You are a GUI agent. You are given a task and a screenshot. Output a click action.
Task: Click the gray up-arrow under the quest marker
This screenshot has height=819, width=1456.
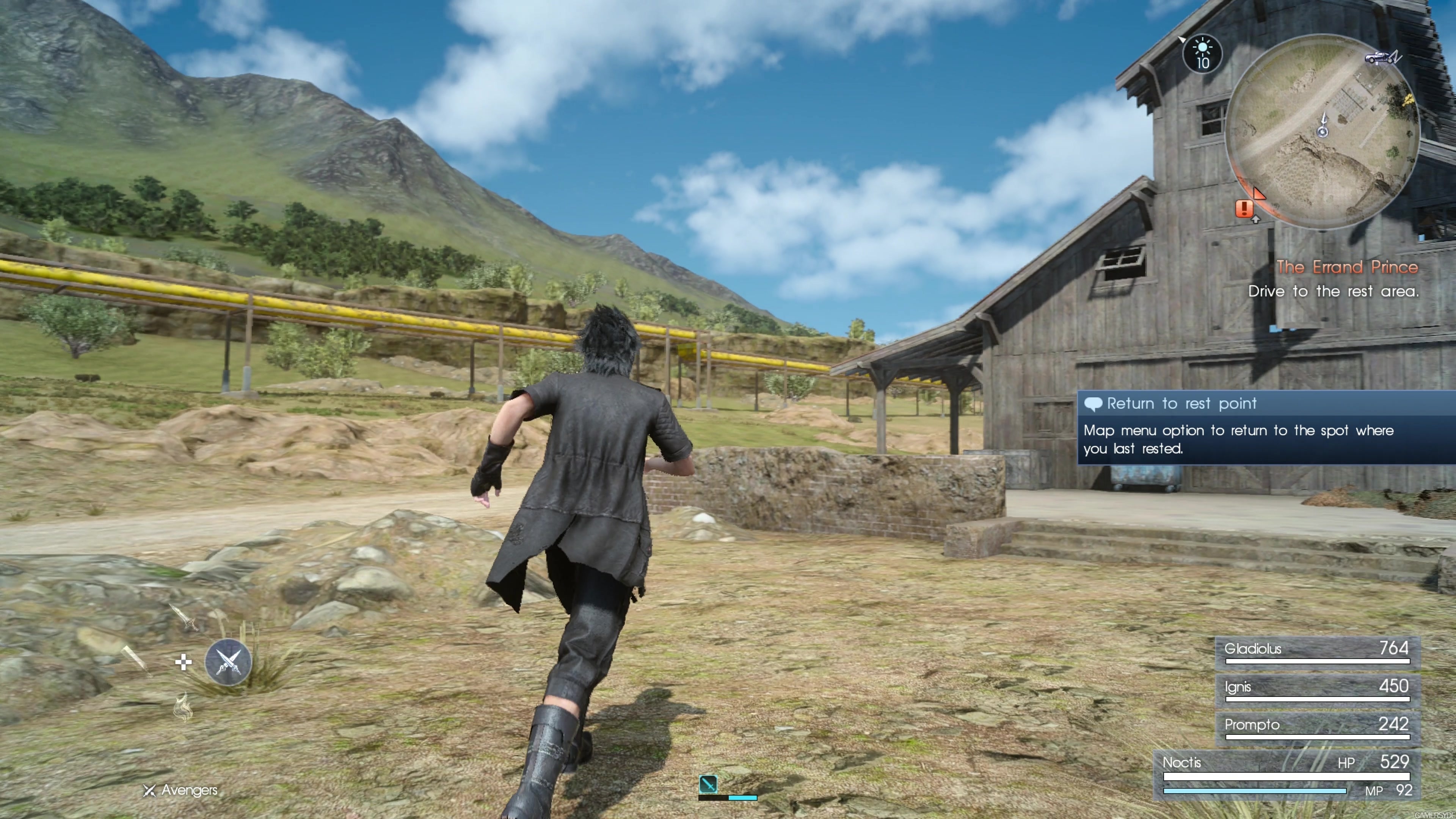(1257, 220)
